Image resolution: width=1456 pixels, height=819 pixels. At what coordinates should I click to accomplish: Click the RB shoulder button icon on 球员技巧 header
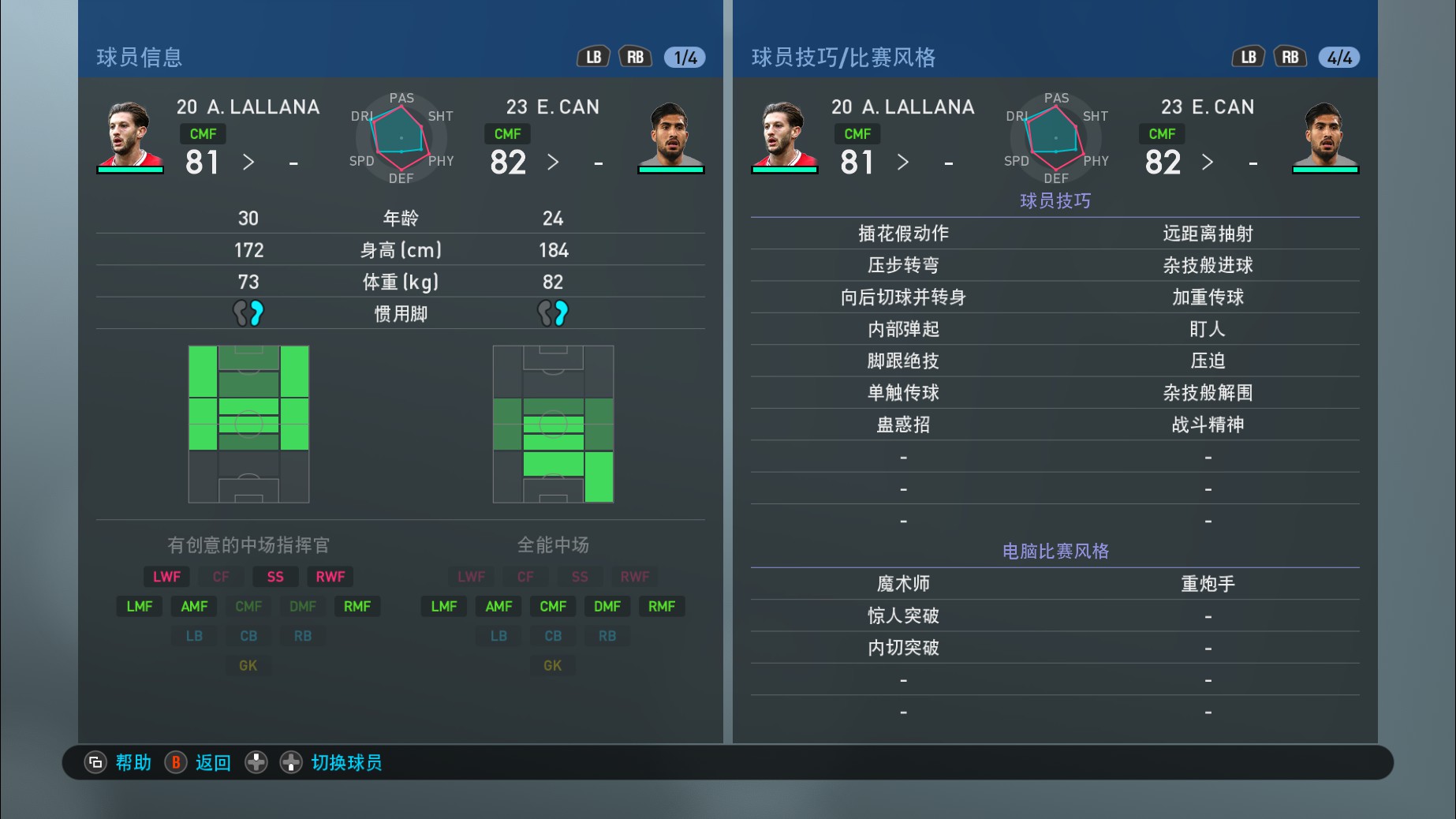[1289, 56]
